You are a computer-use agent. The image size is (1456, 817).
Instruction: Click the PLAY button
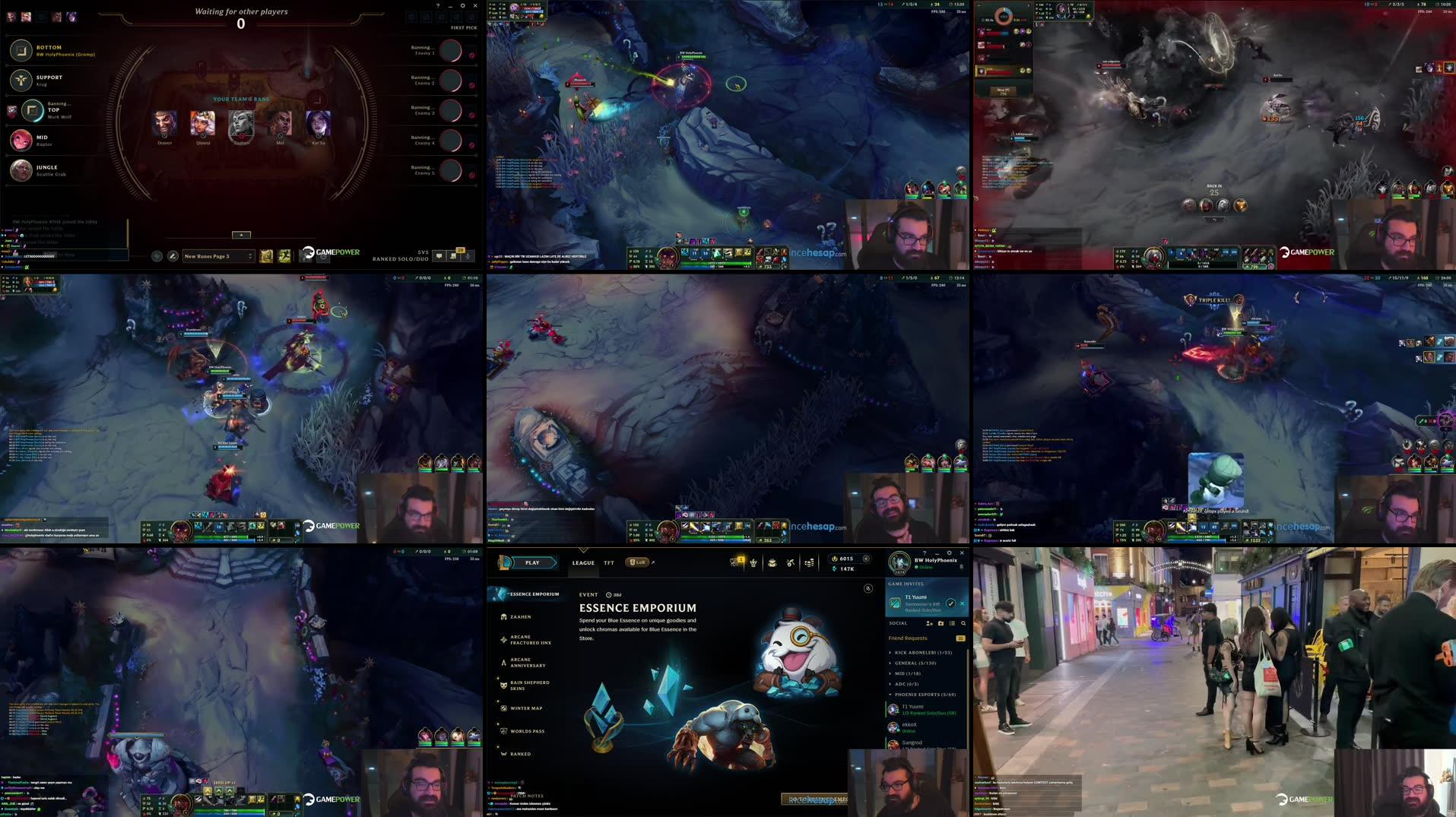tap(531, 562)
